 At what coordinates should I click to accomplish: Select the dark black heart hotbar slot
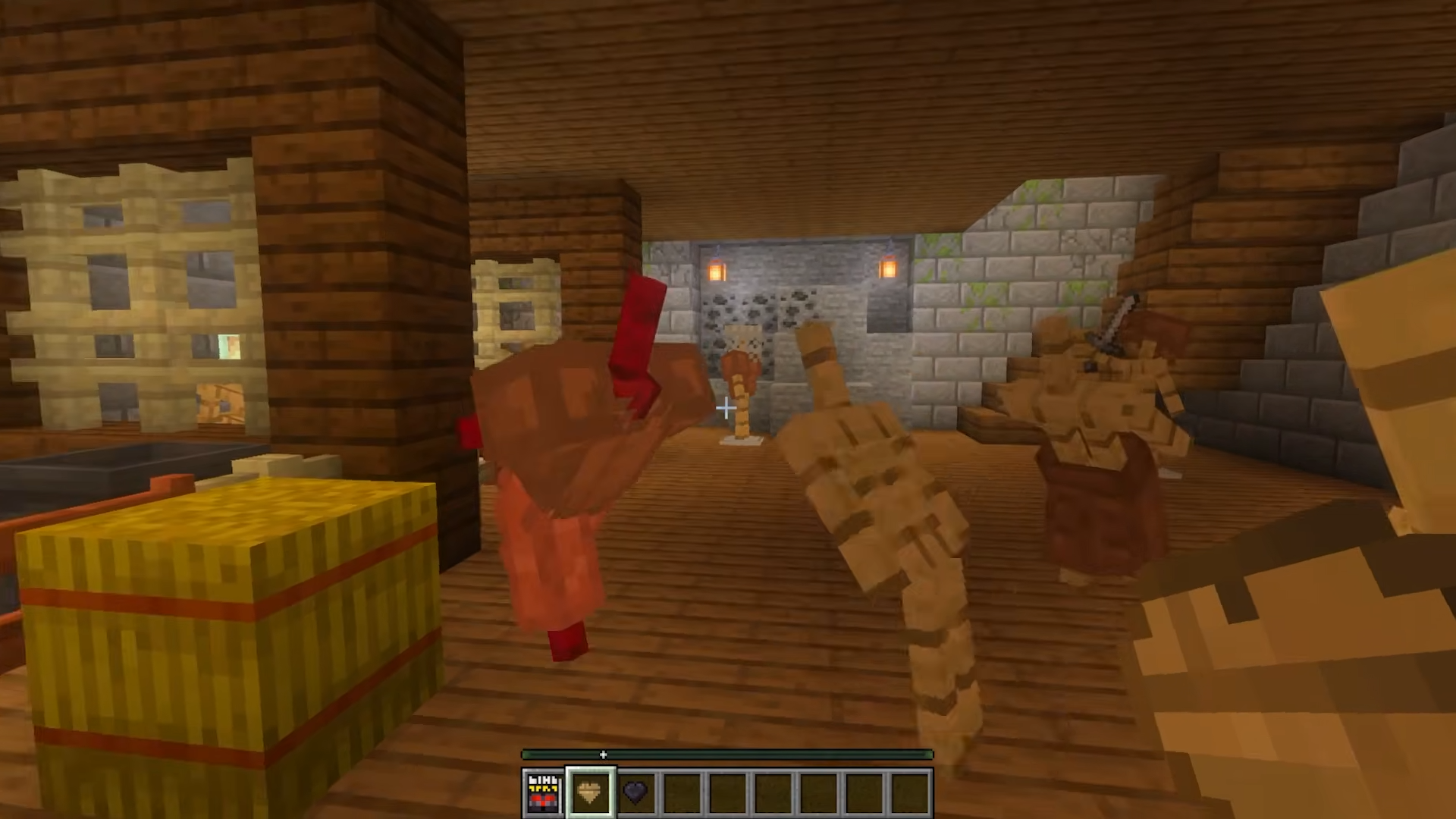click(635, 792)
